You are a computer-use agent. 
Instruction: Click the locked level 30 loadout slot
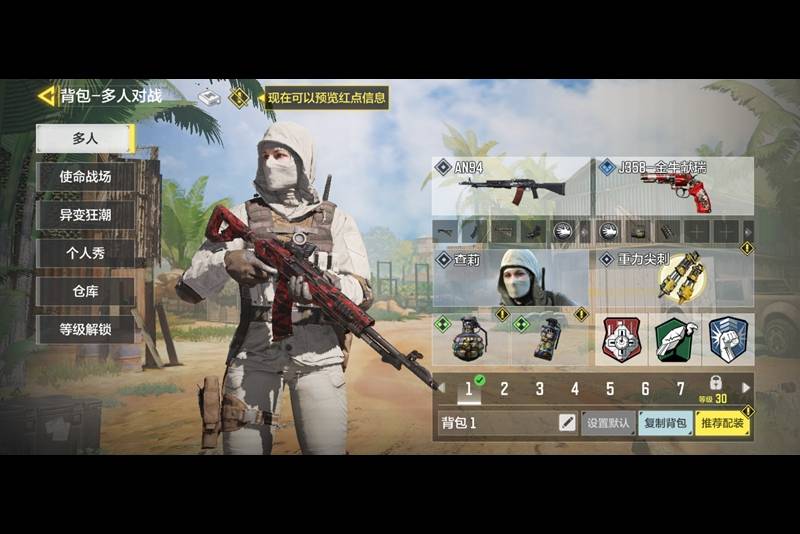click(x=715, y=389)
